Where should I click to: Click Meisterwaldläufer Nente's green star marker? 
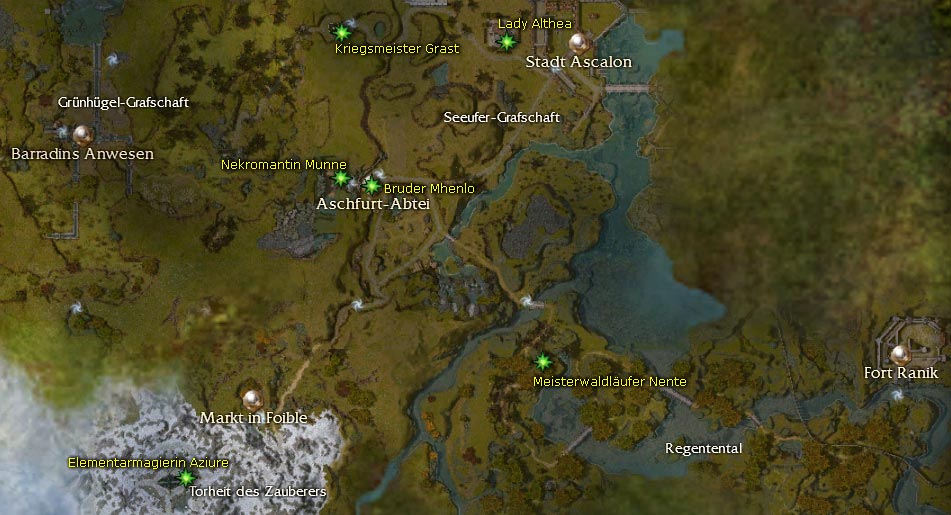pos(543,361)
